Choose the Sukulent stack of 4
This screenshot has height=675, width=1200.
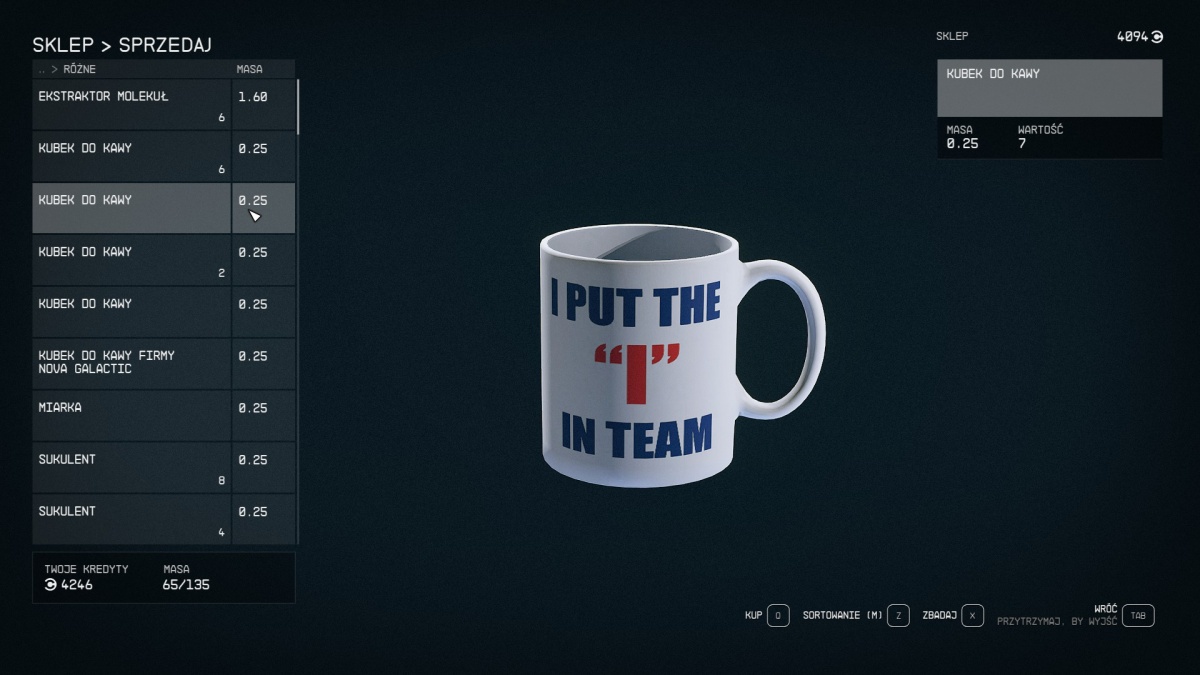coord(131,519)
